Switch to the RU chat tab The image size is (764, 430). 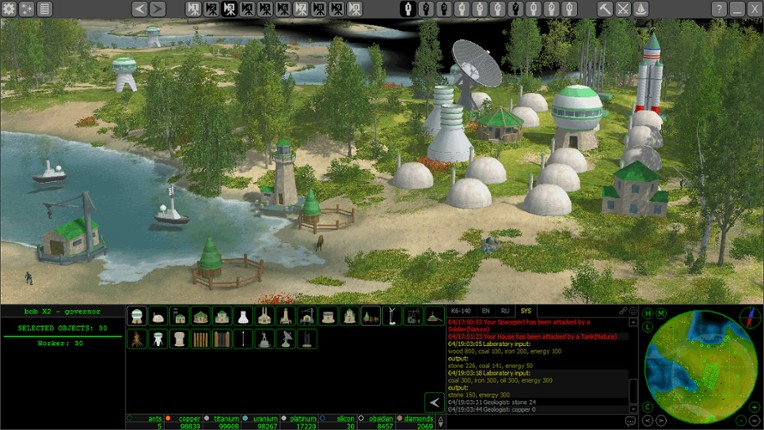pyautogui.click(x=506, y=311)
